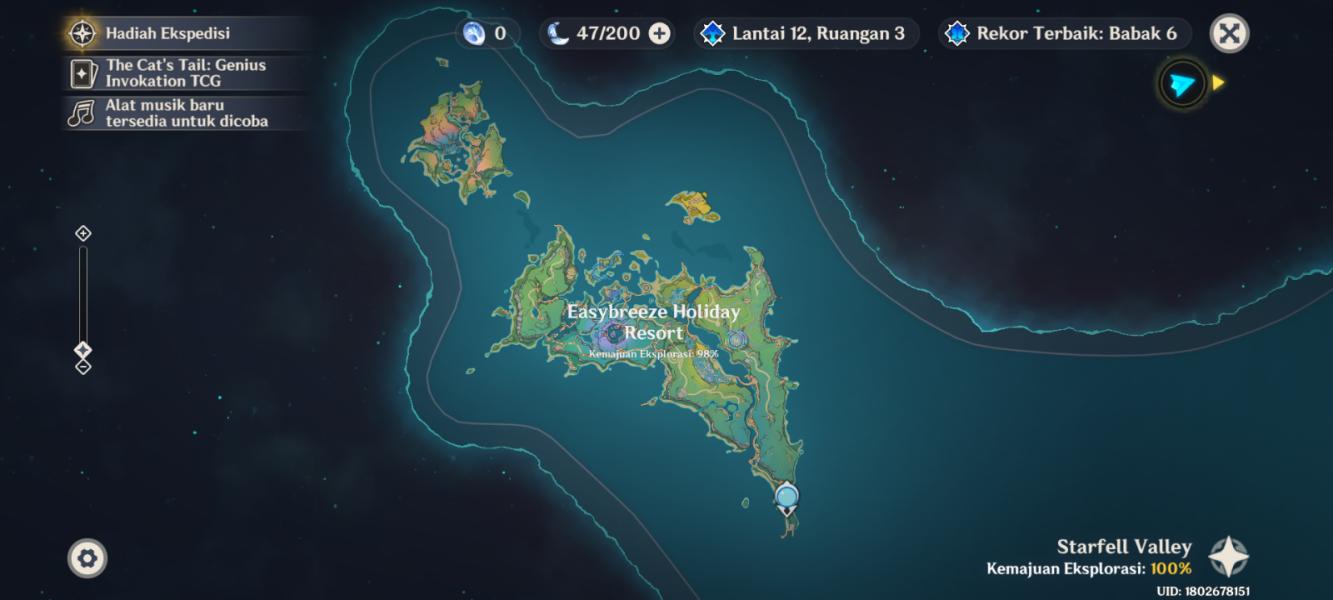Add Original Resin with the plus button
Viewport: 1333px width, 600px height.
click(x=660, y=33)
